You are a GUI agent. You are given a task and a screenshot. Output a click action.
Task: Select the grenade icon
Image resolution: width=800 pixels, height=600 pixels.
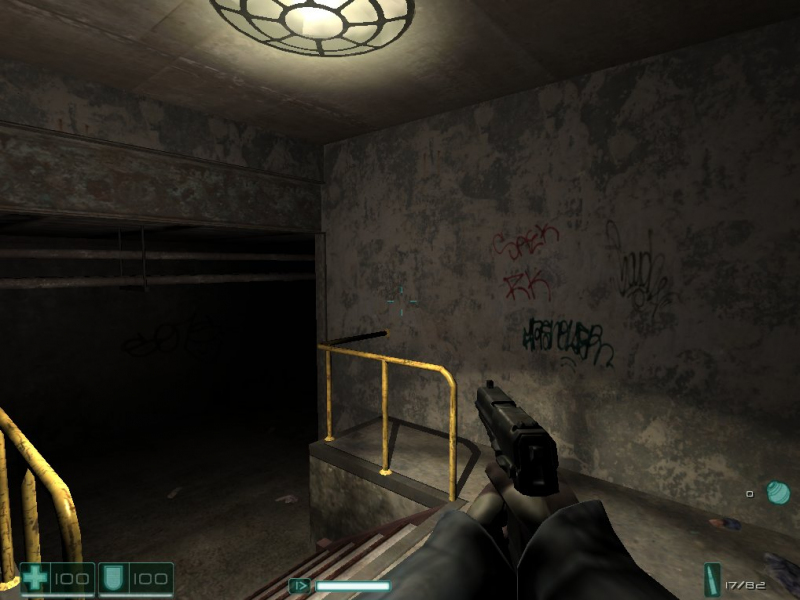coord(778,493)
